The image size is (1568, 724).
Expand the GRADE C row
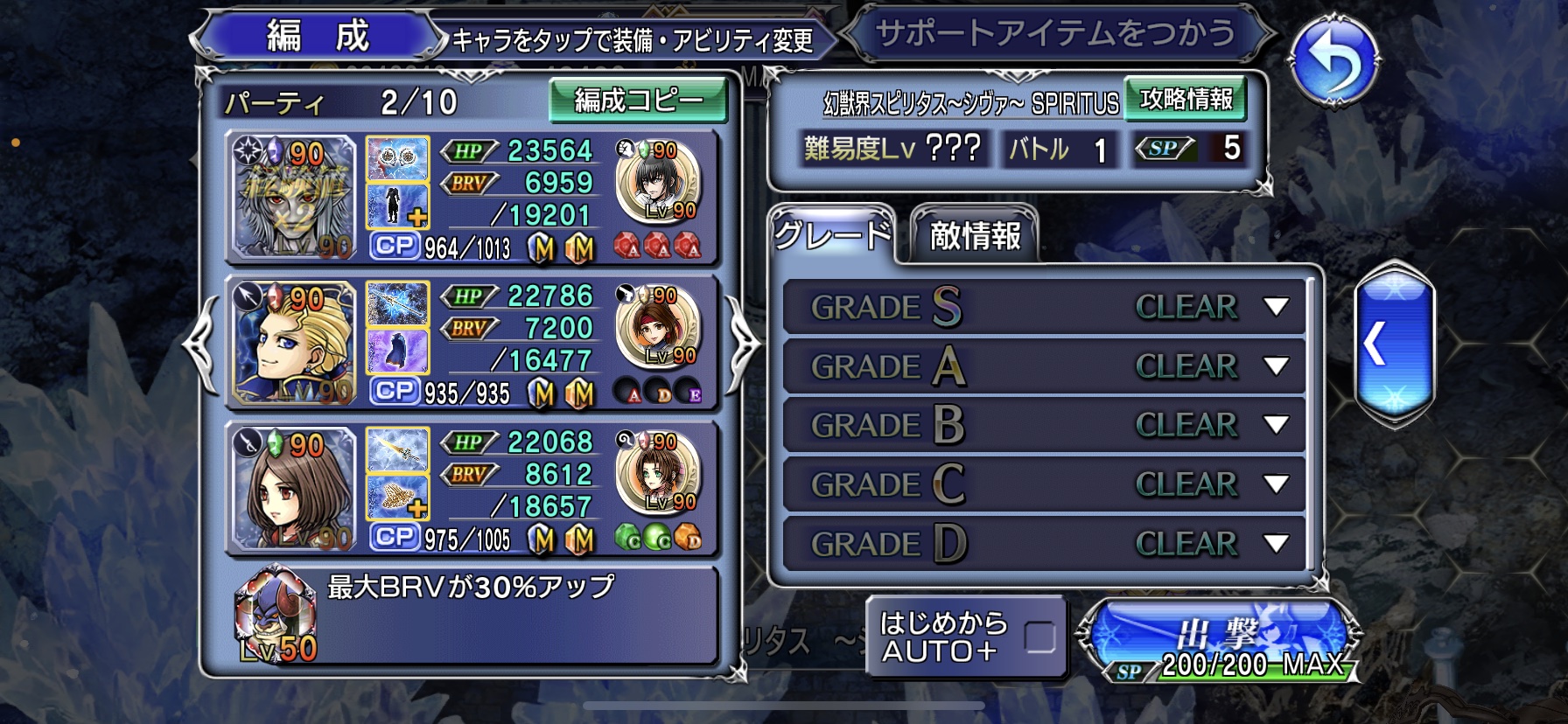[1276, 484]
